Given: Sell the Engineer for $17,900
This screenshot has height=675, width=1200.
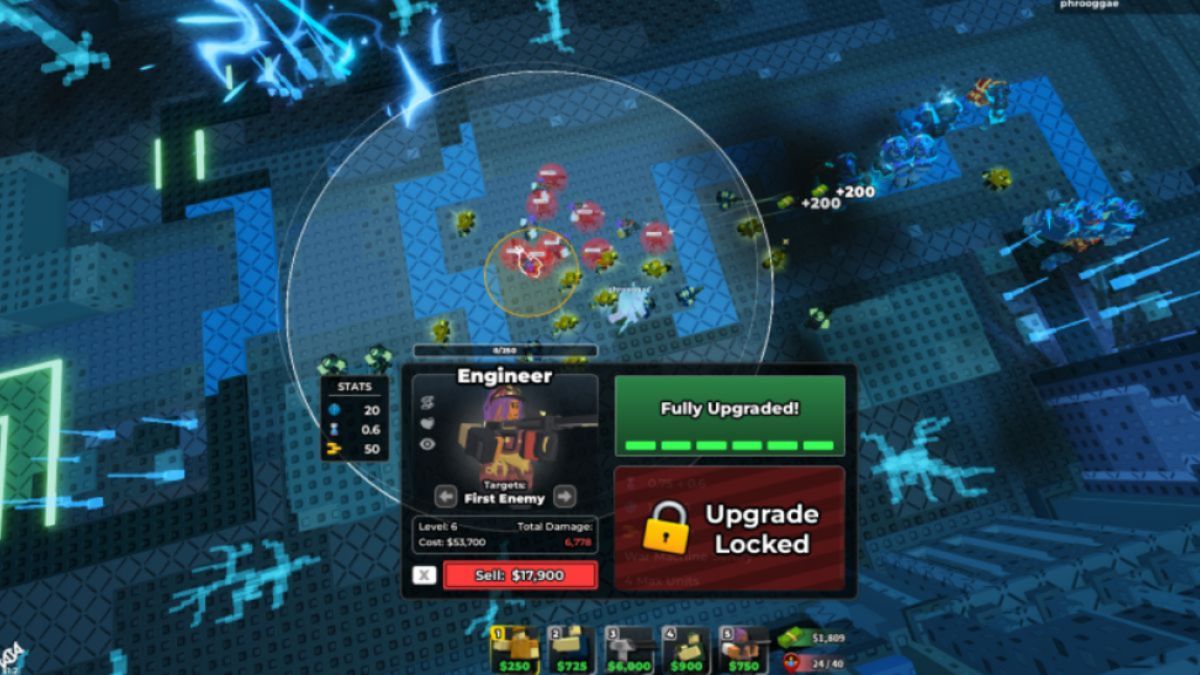Looking at the screenshot, I should 520,575.
